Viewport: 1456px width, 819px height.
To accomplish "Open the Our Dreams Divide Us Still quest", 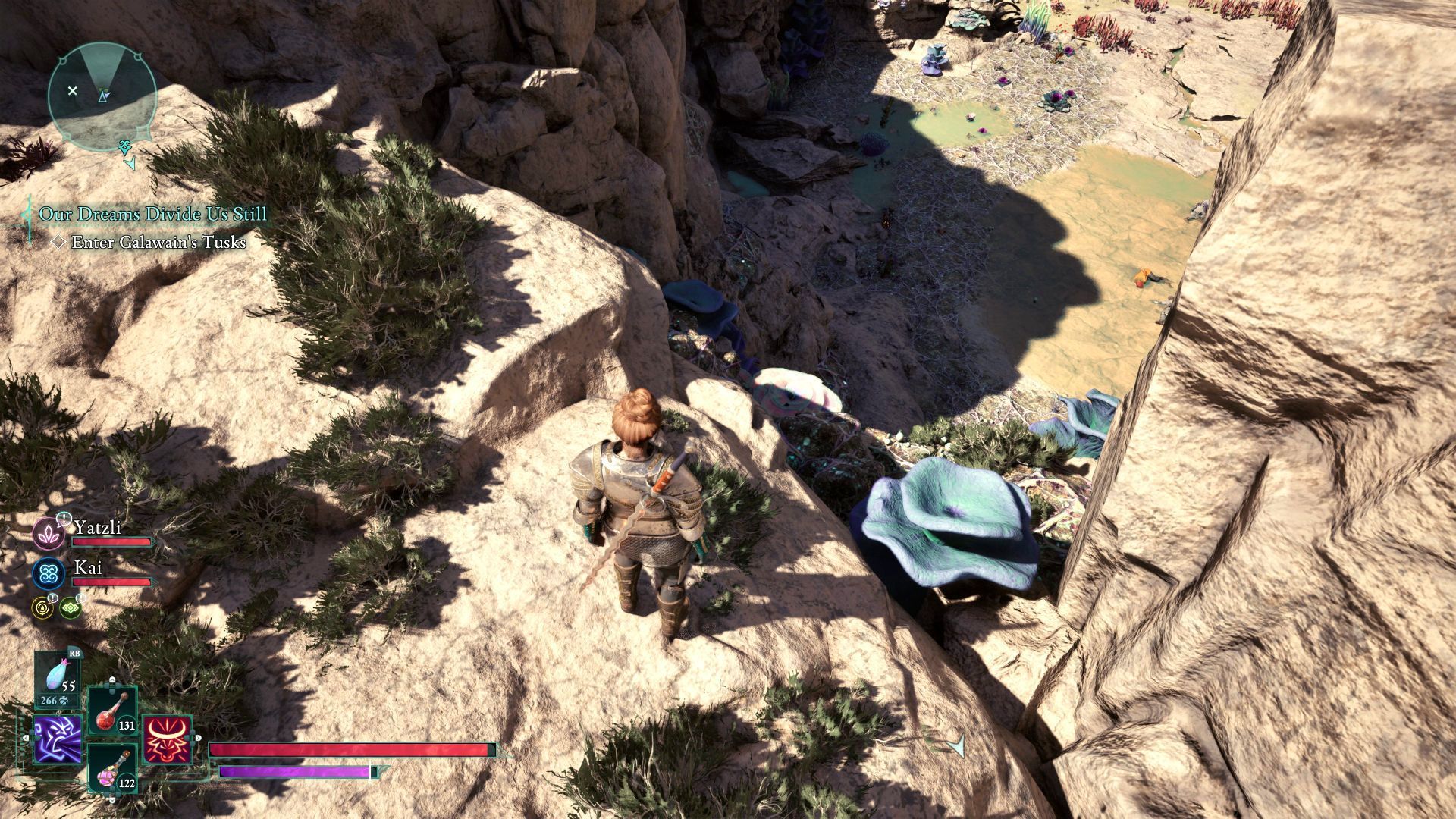I will [x=153, y=215].
